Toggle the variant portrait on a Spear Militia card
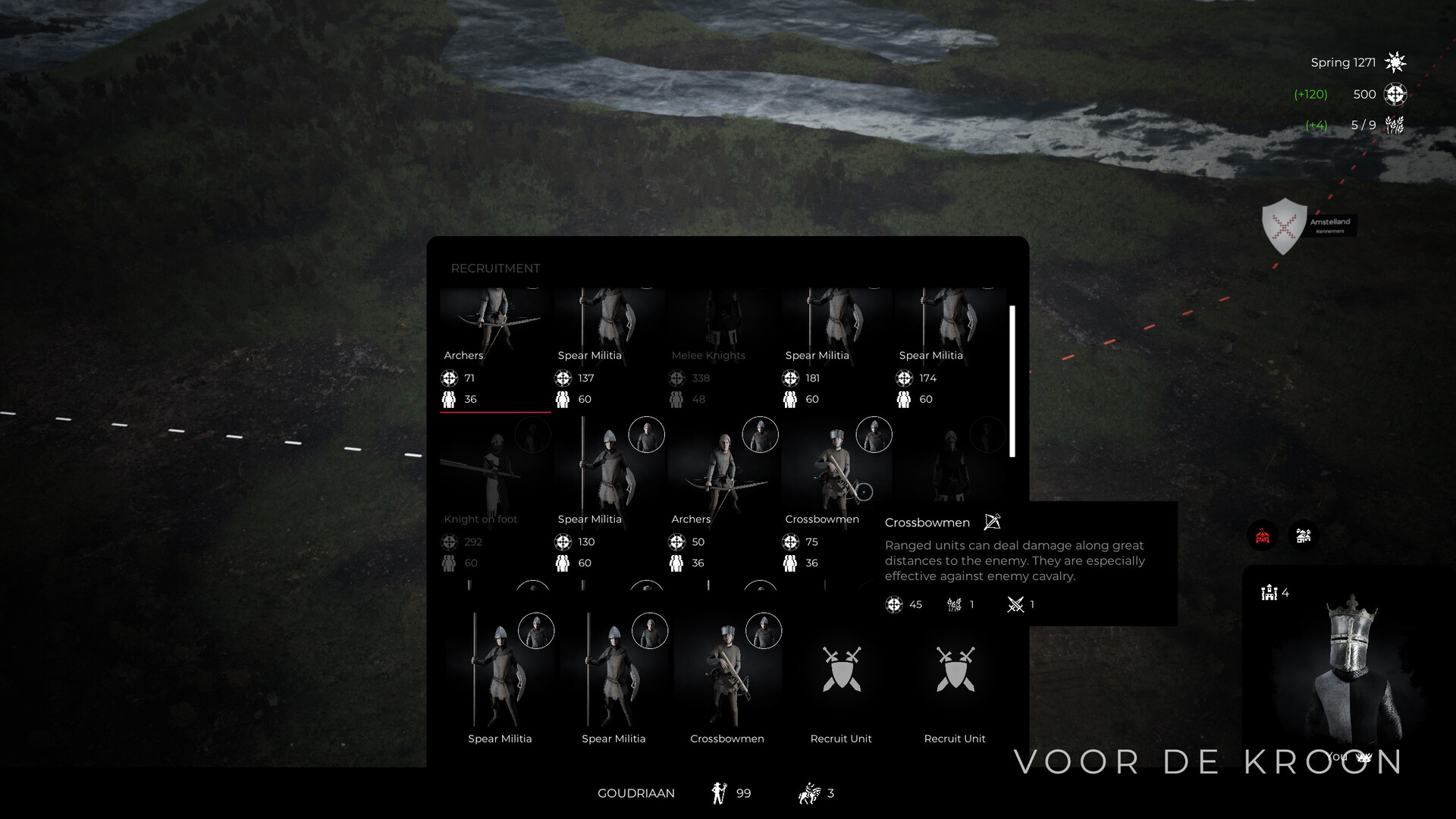The width and height of the screenshot is (1456, 819). tap(647, 435)
